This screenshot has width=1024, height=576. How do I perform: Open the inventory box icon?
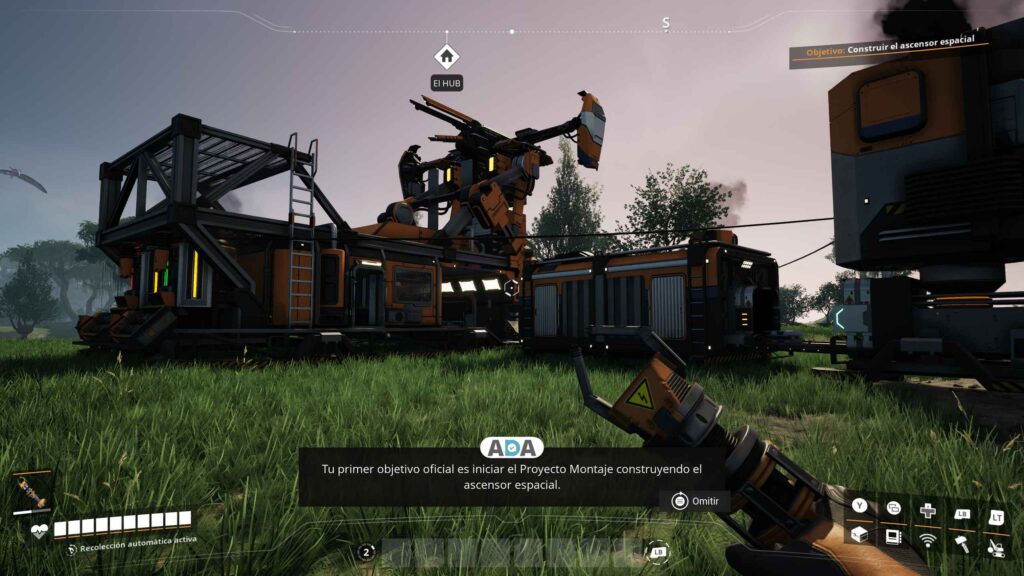(859, 536)
